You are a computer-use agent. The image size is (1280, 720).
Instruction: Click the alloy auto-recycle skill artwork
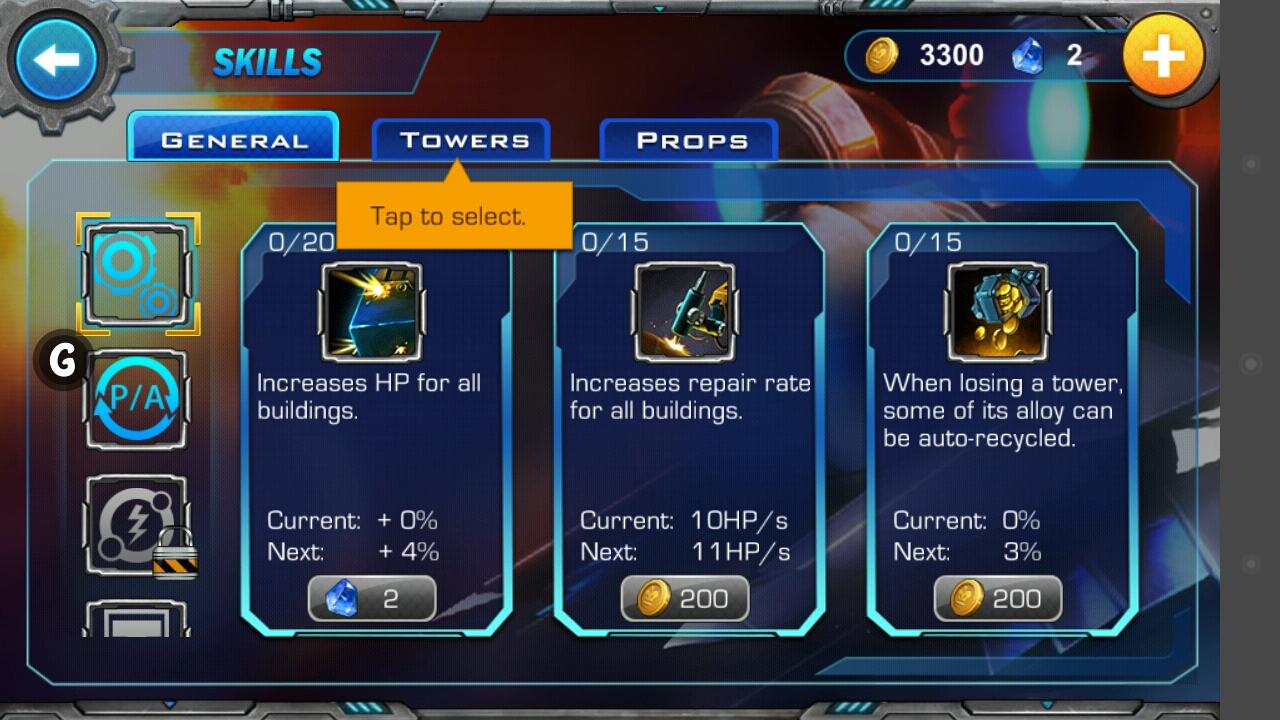pos(998,310)
